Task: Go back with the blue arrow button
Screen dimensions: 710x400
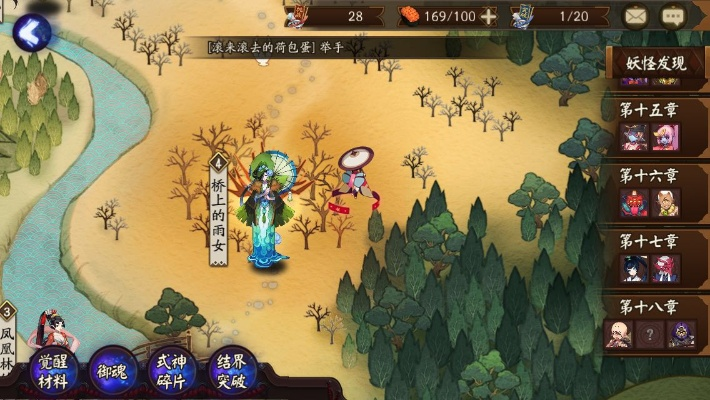Action: coord(30,33)
